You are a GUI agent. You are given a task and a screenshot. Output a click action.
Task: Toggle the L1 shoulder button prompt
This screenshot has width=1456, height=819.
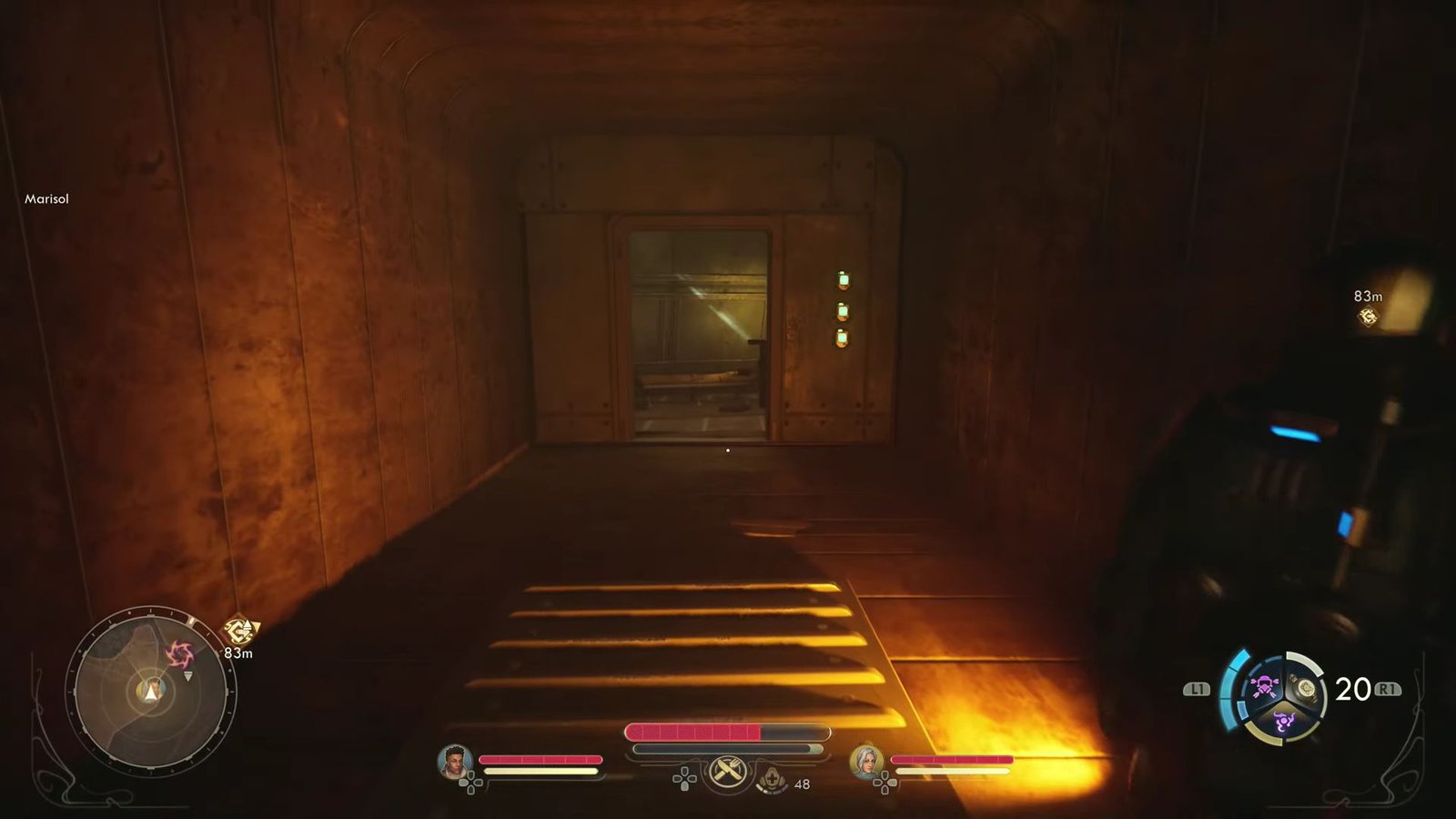[x=1198, y=688]
